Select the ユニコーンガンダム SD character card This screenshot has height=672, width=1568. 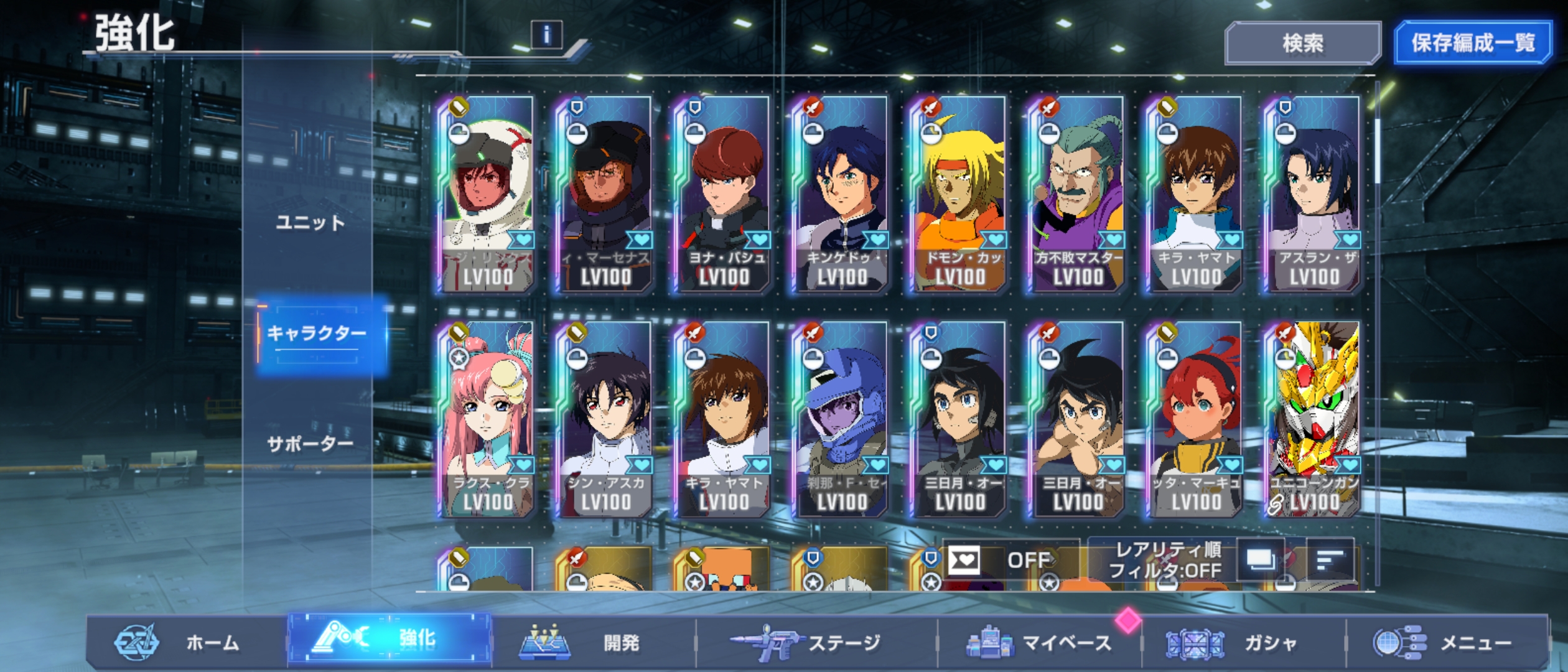click(1314, 420)
